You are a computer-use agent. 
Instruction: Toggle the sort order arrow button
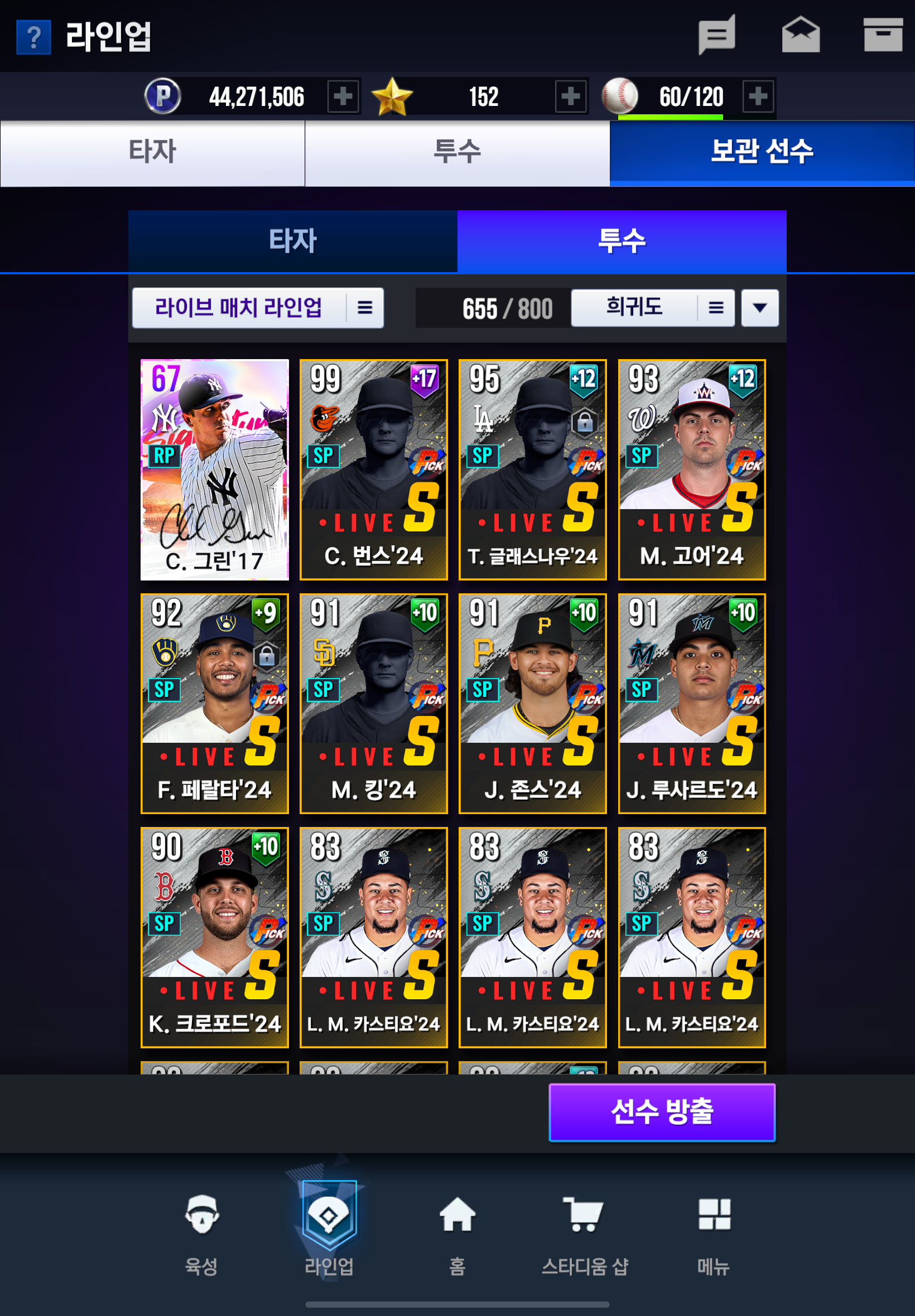tap(760, 308)
